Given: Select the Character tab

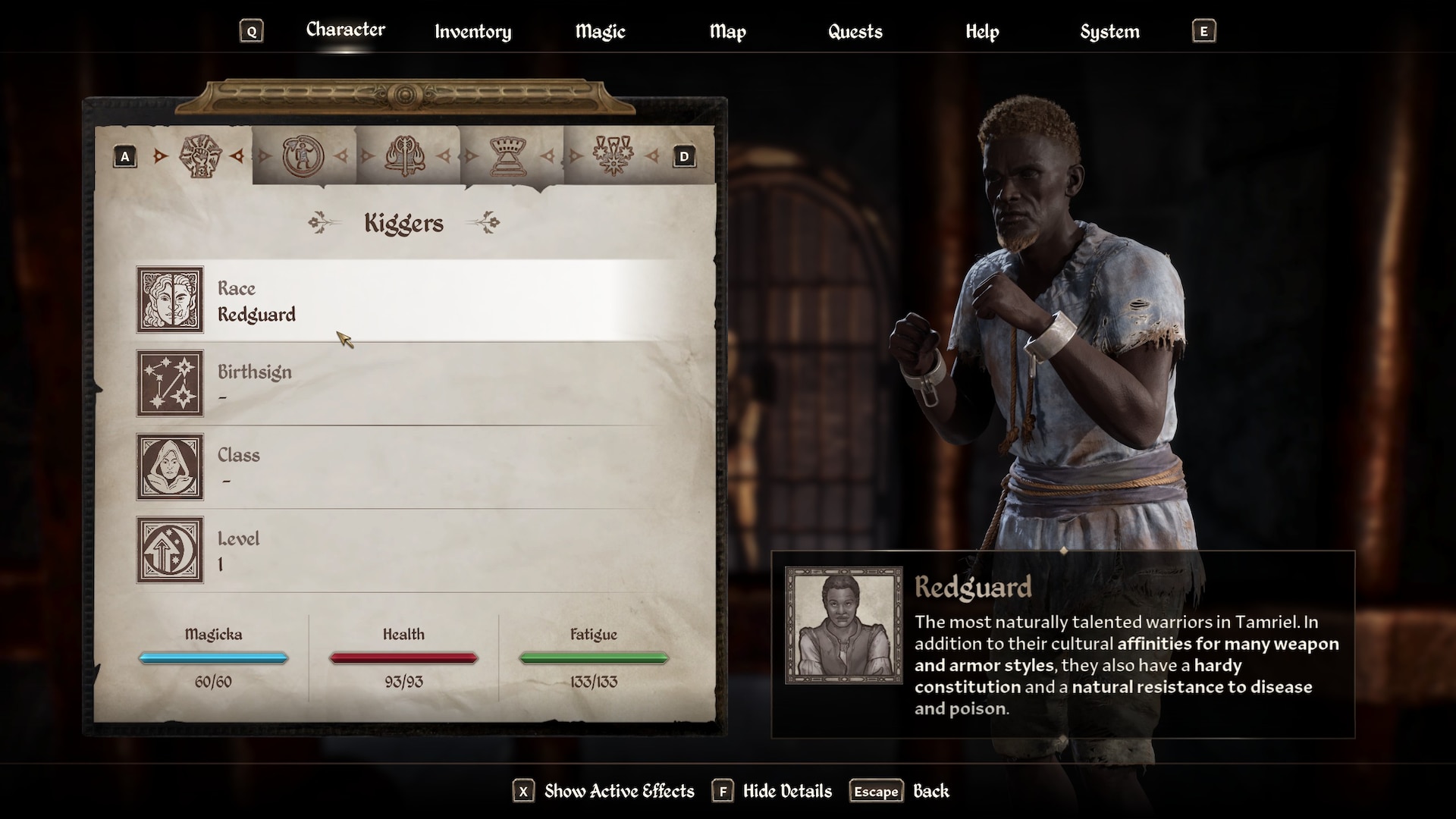Looking at the screenshot, I should [345, 30].
